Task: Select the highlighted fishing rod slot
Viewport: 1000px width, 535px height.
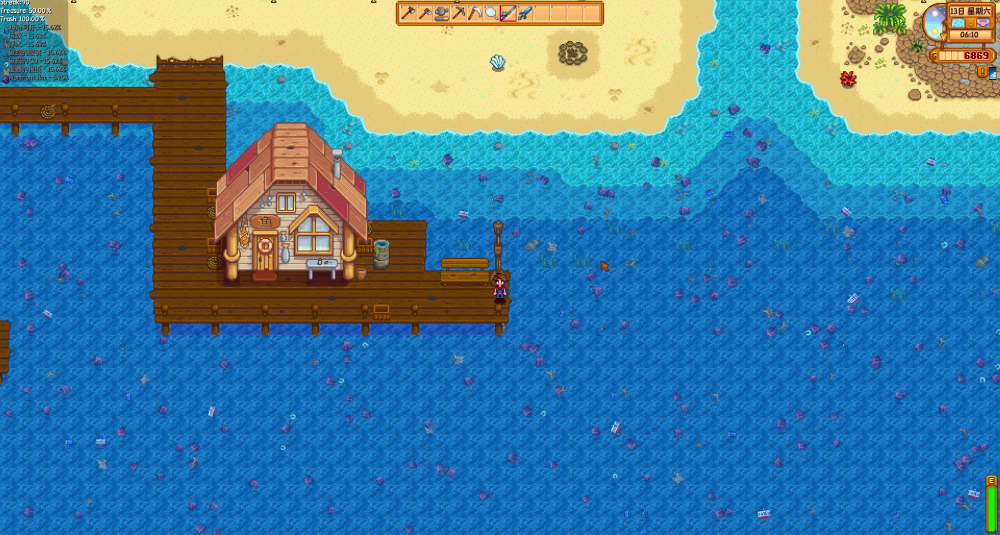Action: pyautogui.click(x=508, y=13)
